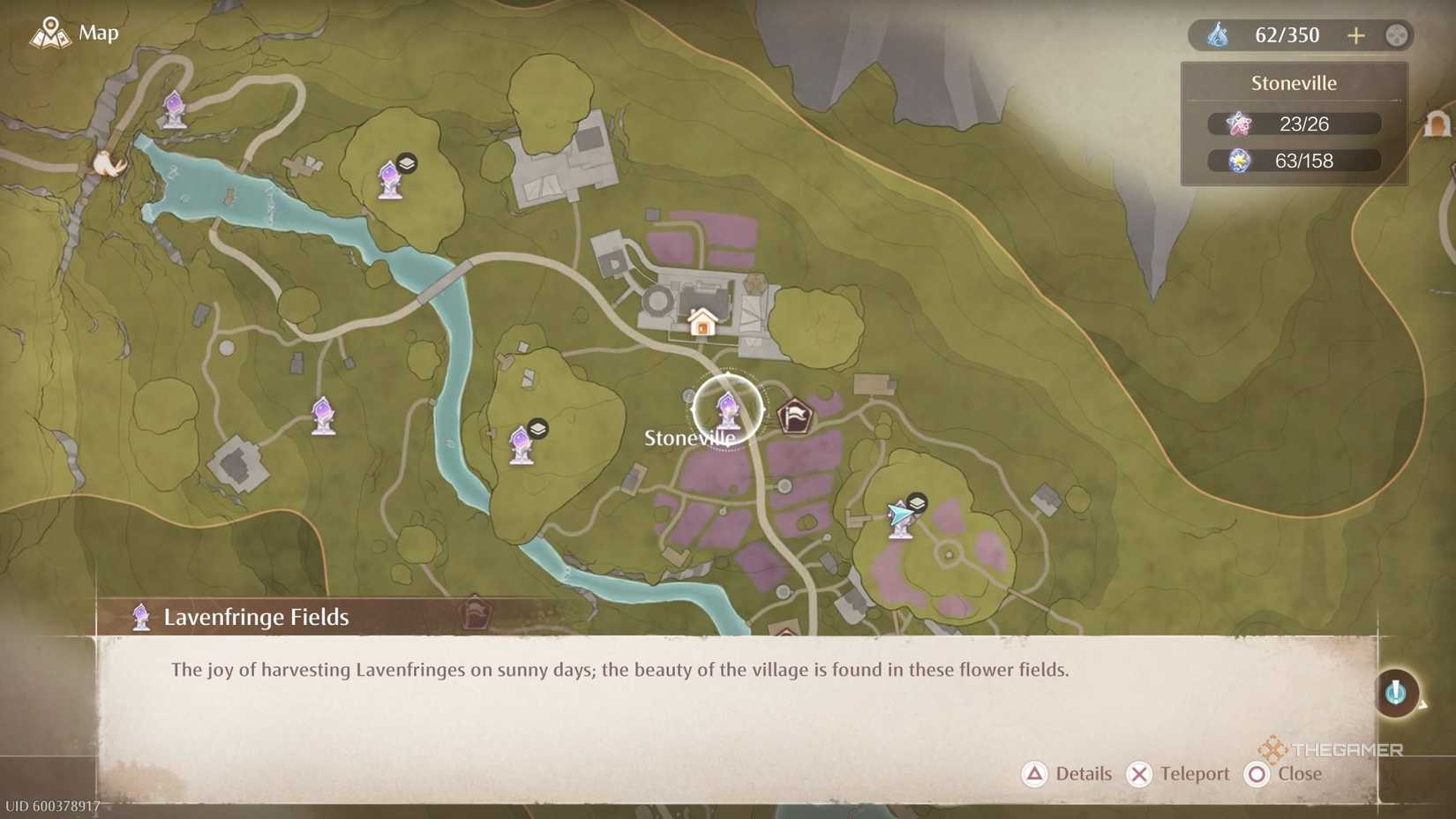This screenshot has height=819, width=1456.
Task: Expand the stacked-markers chevron near the central teleport marker
Action: pos(537,427)
